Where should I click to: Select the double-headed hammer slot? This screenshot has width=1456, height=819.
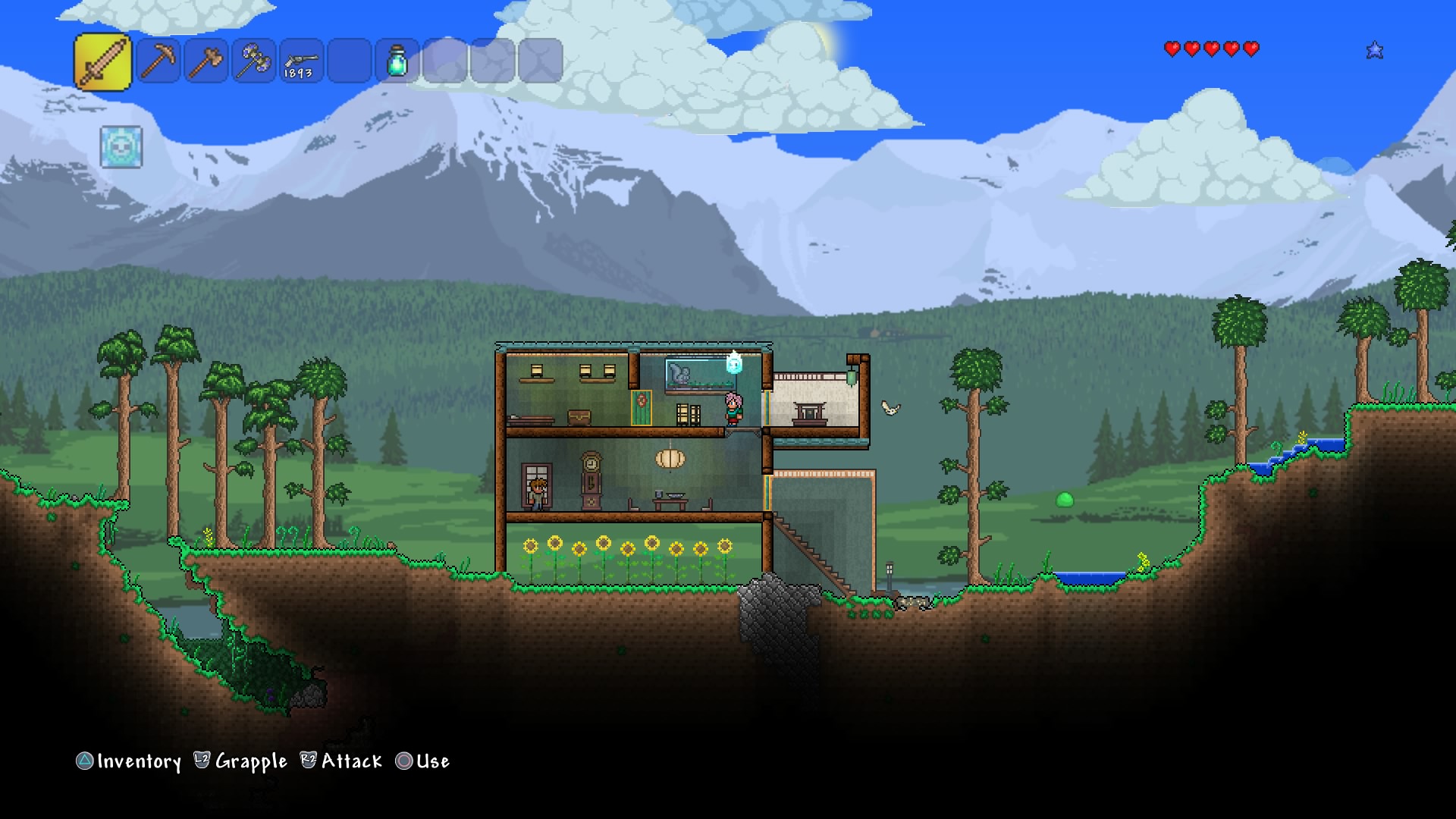(254, 61)
